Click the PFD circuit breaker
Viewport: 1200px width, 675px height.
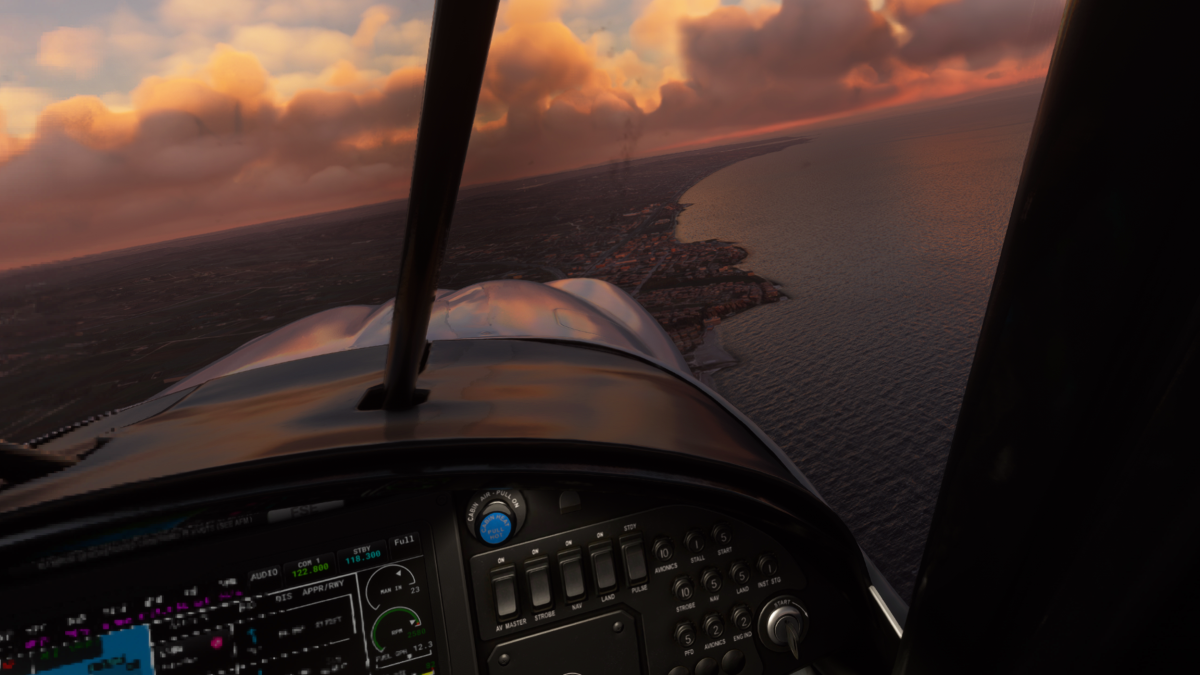point(685,634)
